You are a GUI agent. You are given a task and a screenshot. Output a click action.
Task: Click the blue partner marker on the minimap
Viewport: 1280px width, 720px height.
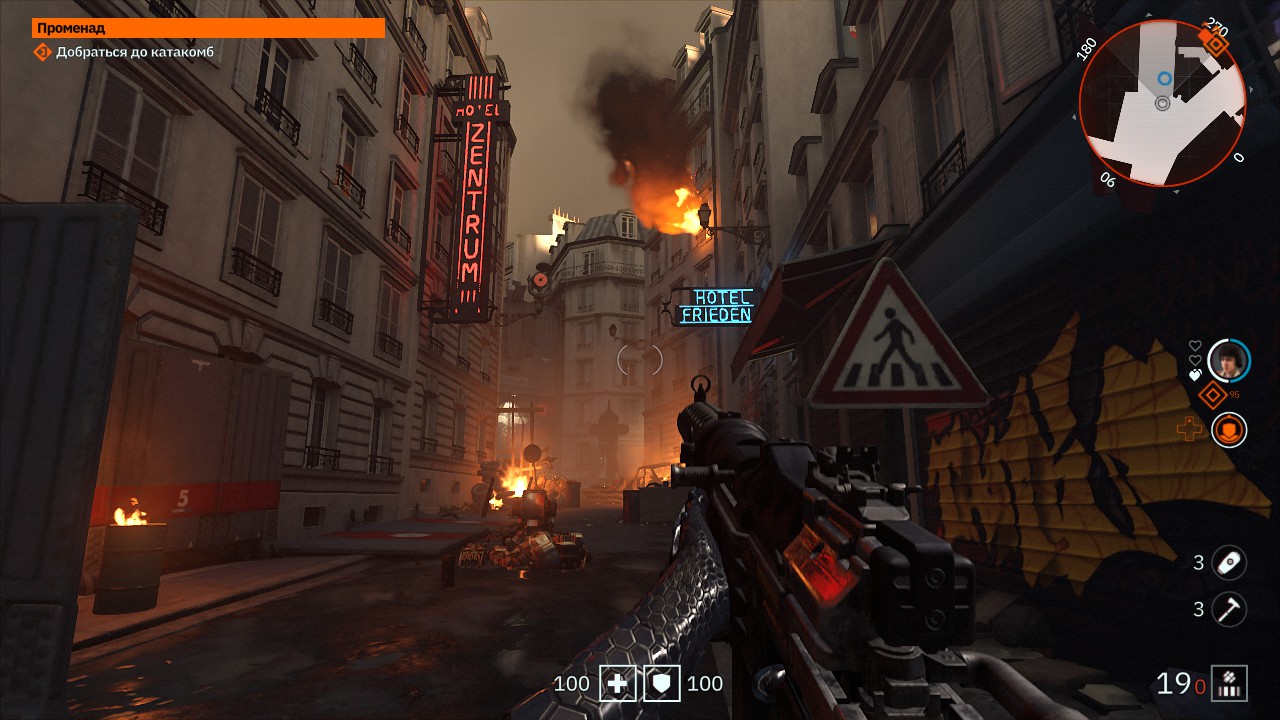1164,78
